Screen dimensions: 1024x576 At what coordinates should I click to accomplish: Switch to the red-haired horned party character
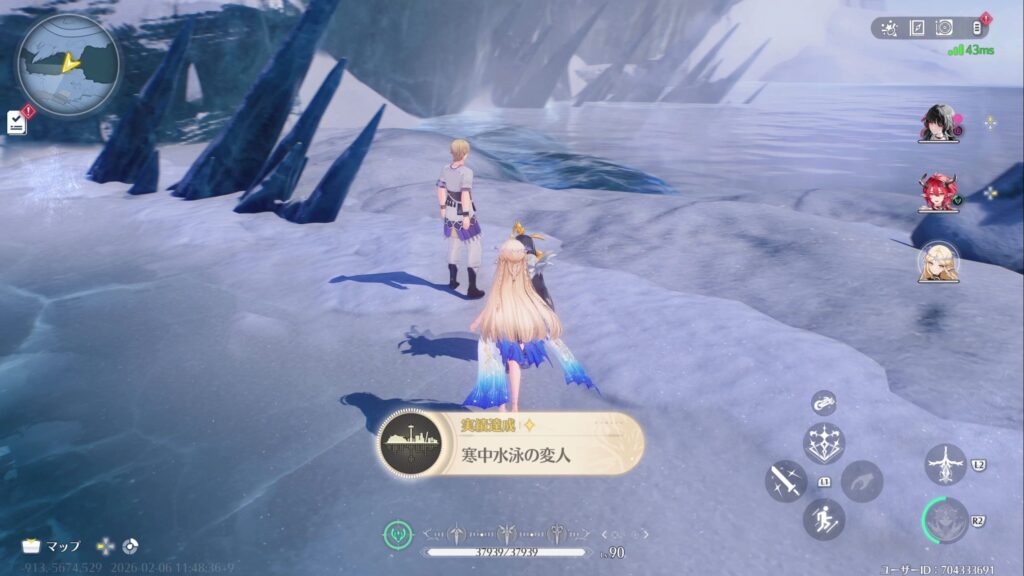[x=938, y=192]
